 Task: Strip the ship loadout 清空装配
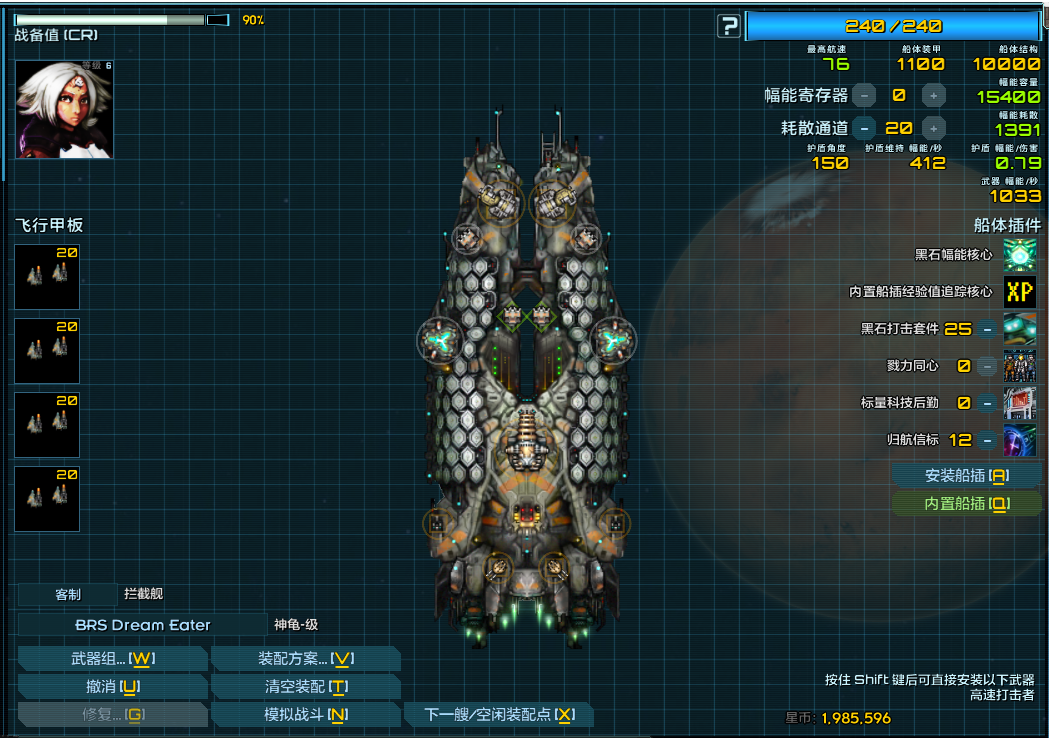(x=305, y=686)
